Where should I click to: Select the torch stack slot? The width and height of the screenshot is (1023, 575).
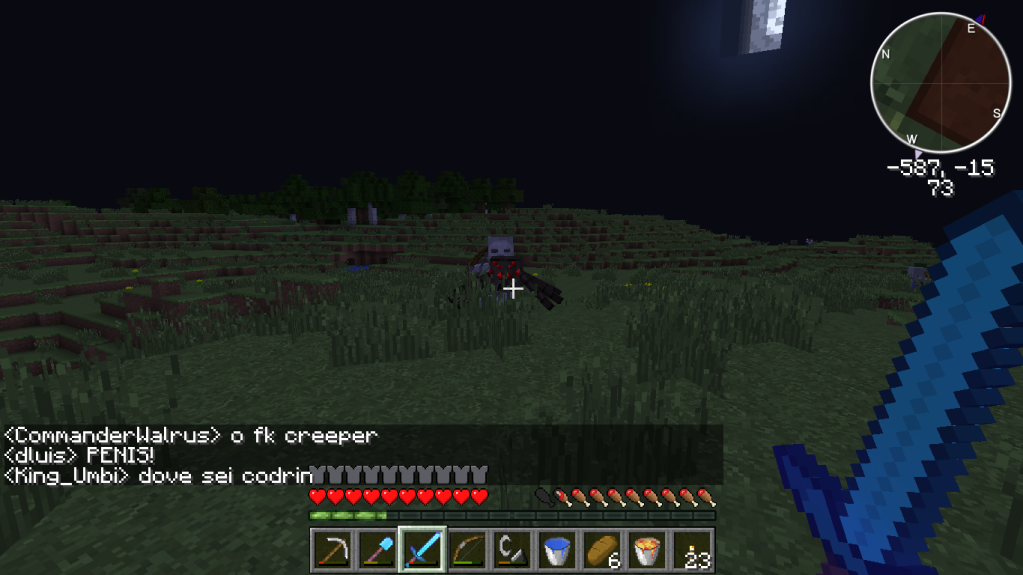693,550
